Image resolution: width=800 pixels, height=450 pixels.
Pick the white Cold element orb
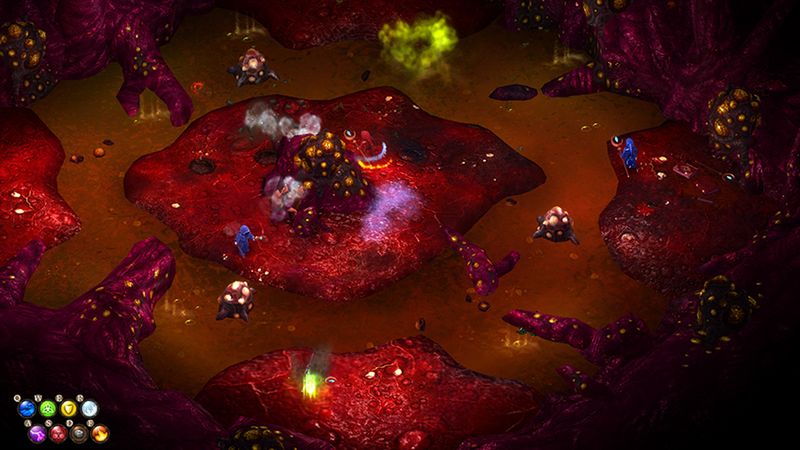89,408
